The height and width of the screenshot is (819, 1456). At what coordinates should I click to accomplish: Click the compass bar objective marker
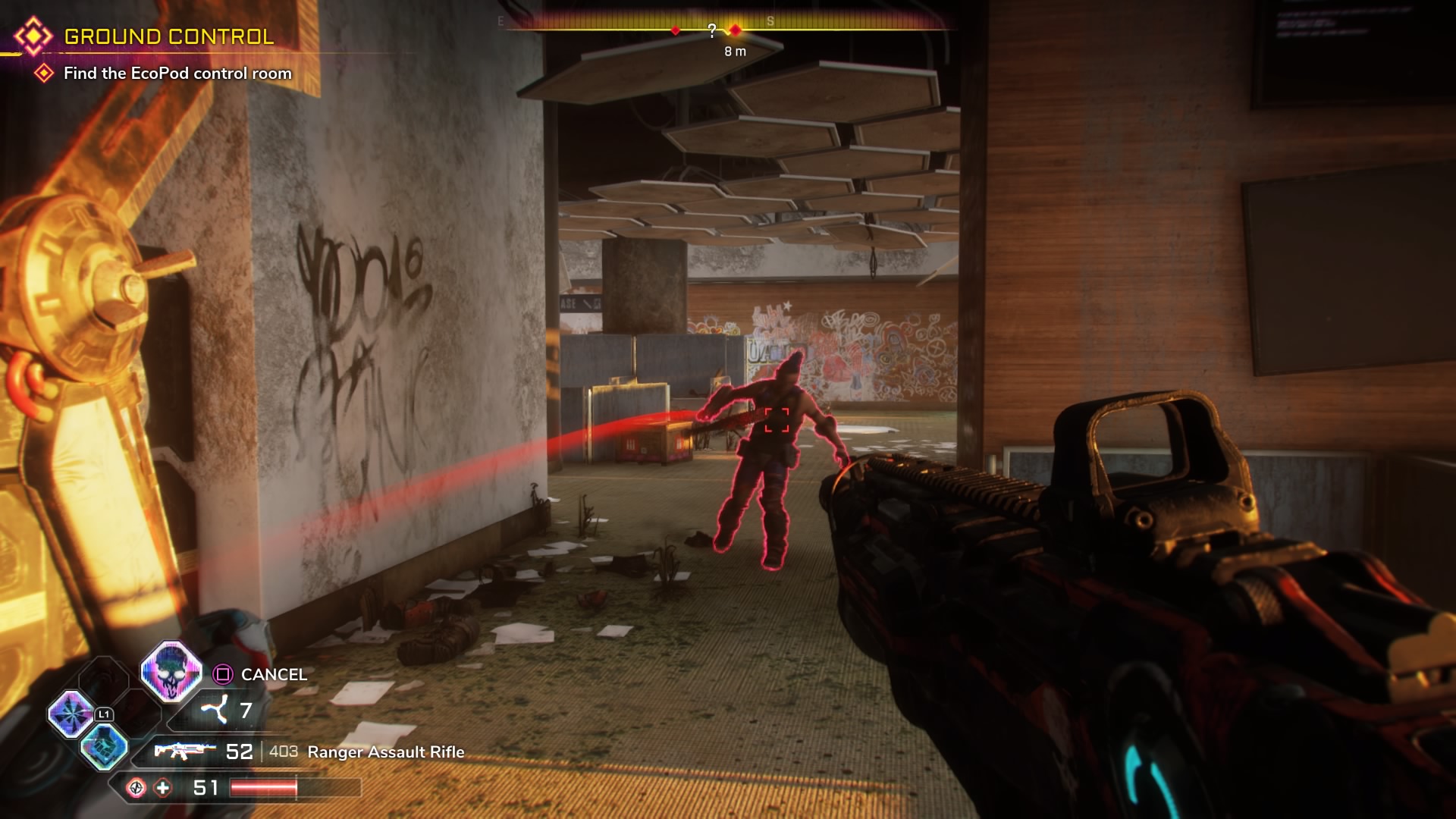(735, 30)
